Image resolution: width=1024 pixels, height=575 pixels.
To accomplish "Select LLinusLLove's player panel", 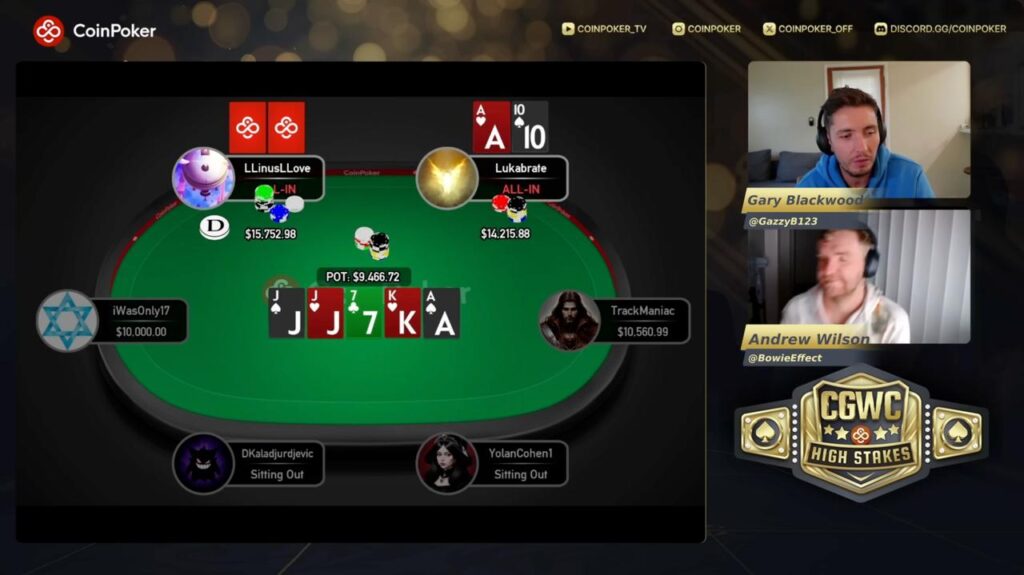I will (277, 177).
